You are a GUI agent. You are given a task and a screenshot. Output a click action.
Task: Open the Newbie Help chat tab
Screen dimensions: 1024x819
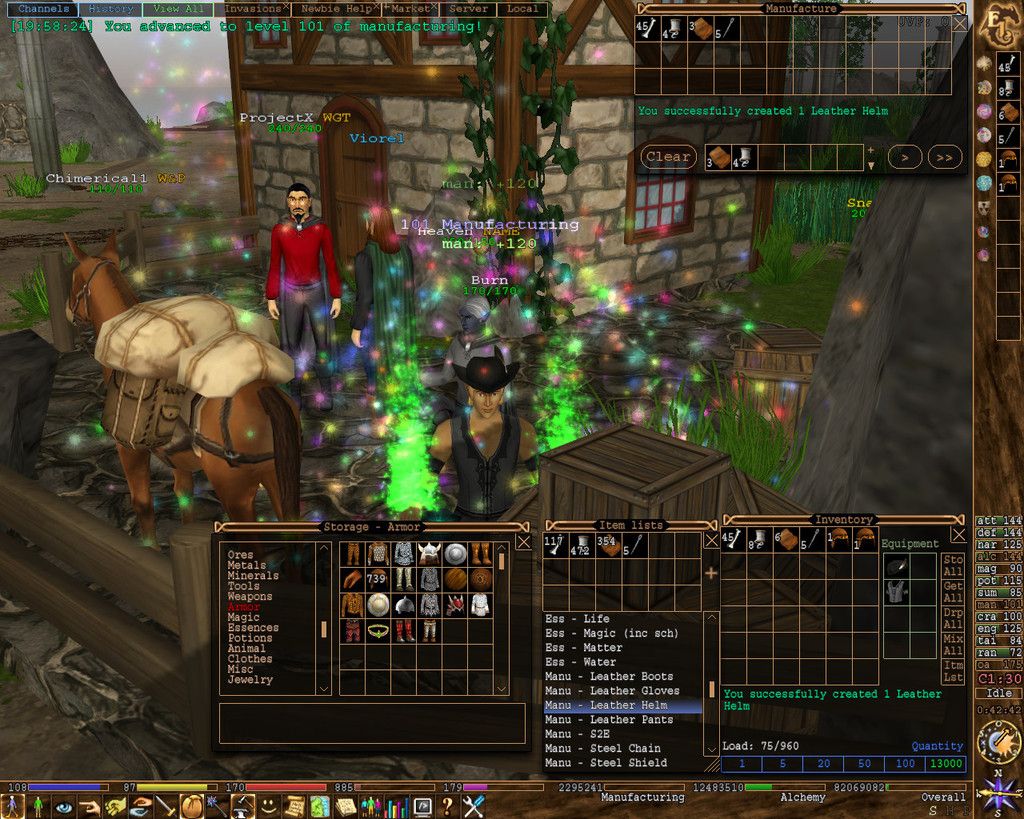point(339,9)
